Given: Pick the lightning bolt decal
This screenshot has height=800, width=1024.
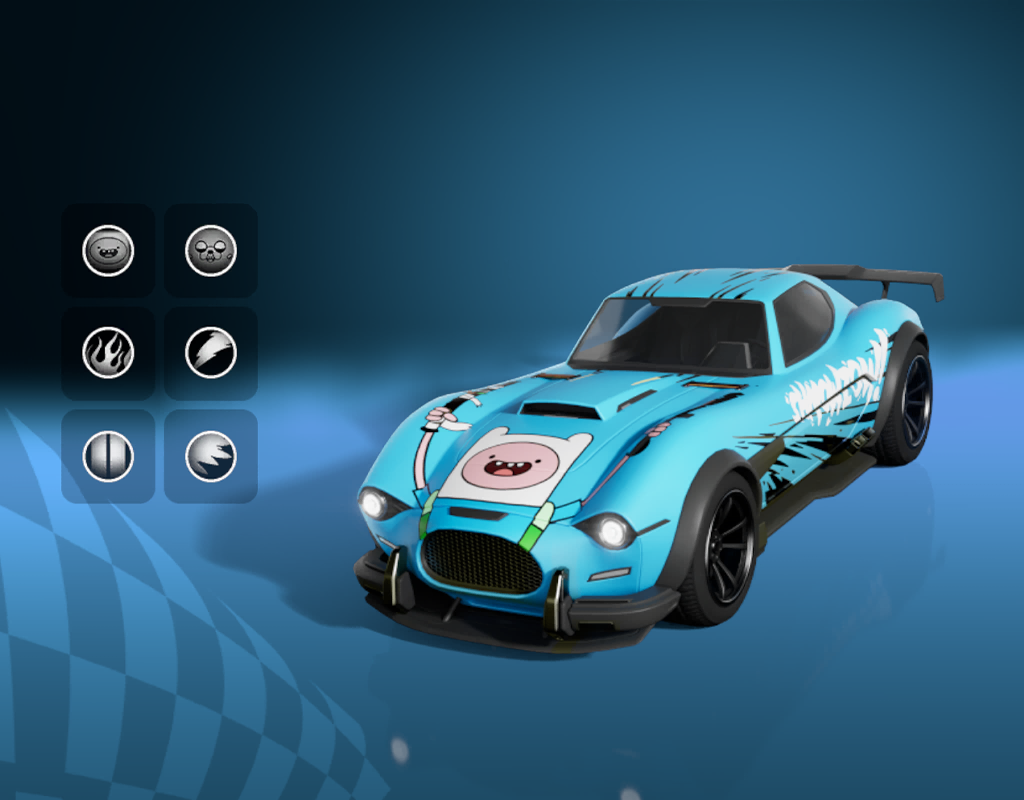Looking at the screenshot, I should click(x=211, y=353).
